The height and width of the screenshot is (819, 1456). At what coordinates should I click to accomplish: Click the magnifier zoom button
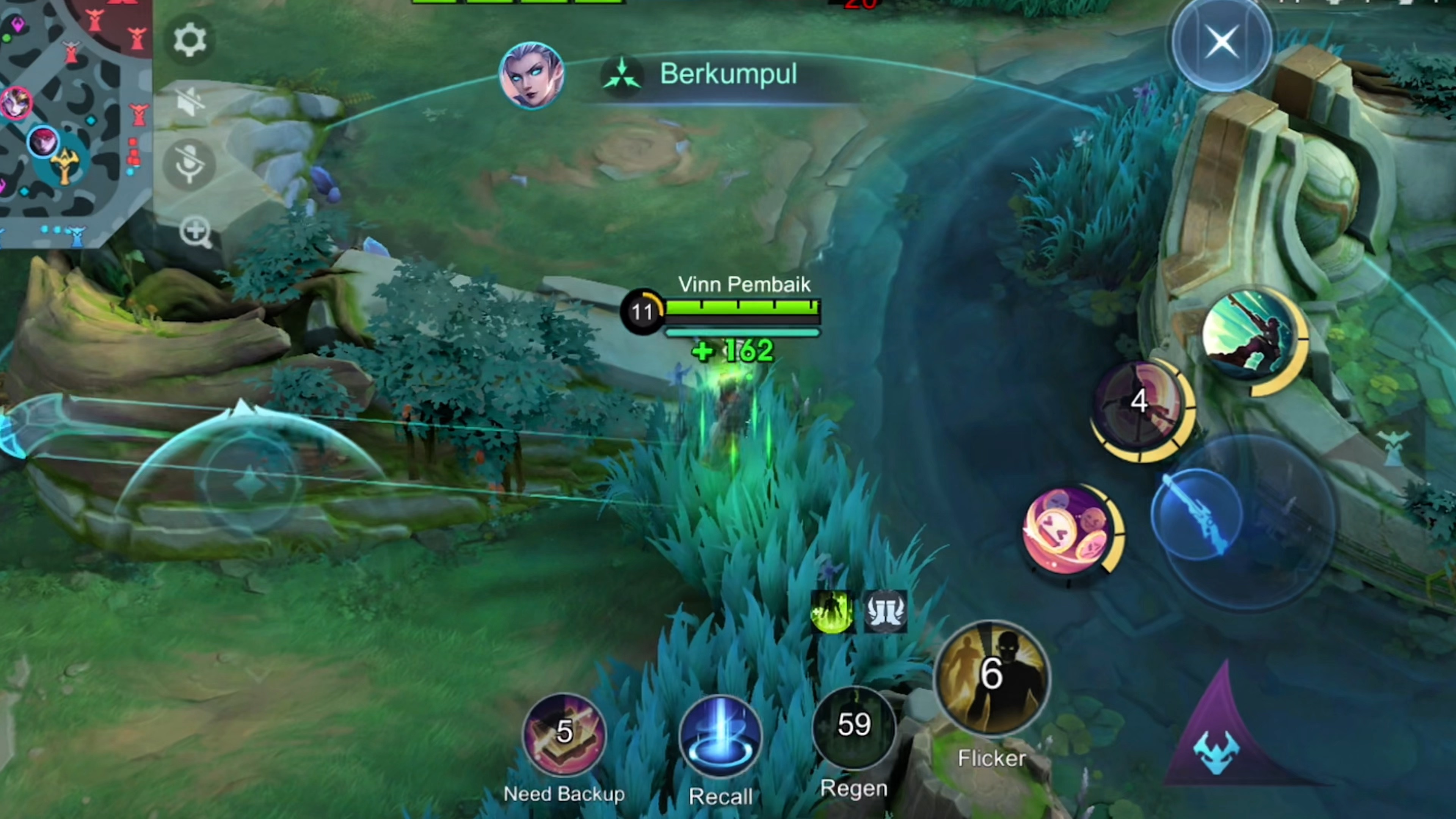[196, 232]
